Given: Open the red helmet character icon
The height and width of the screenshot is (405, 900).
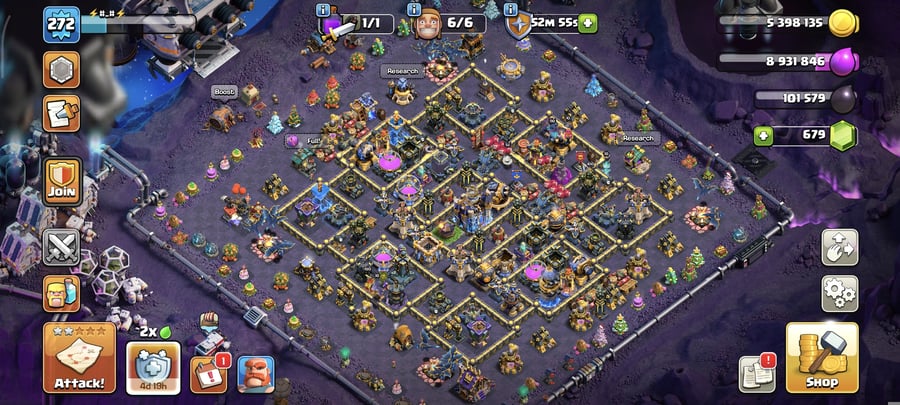Looking at the screenshot, I should click(x=255, y=374).
